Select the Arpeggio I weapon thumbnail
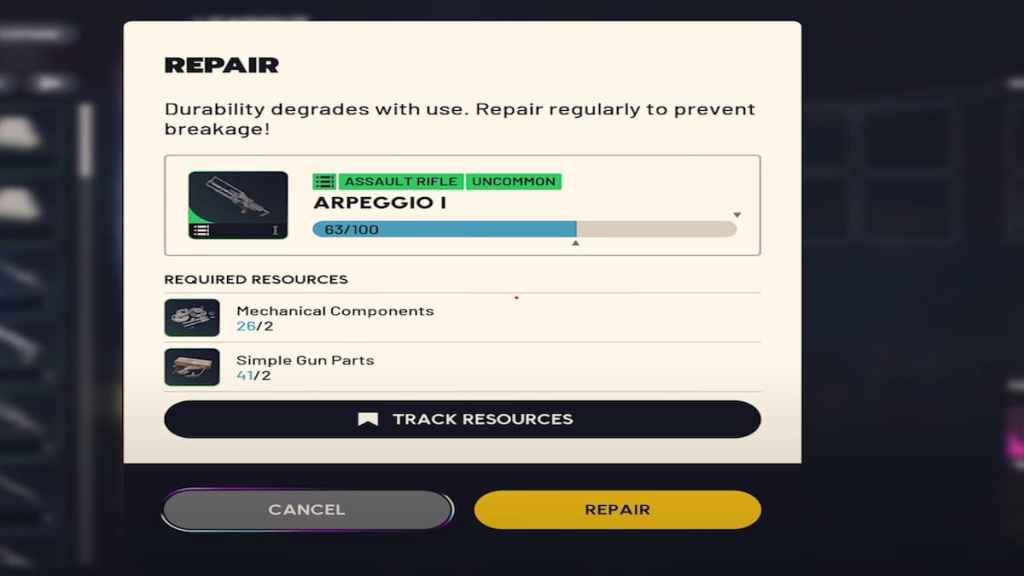 (238, 205)
